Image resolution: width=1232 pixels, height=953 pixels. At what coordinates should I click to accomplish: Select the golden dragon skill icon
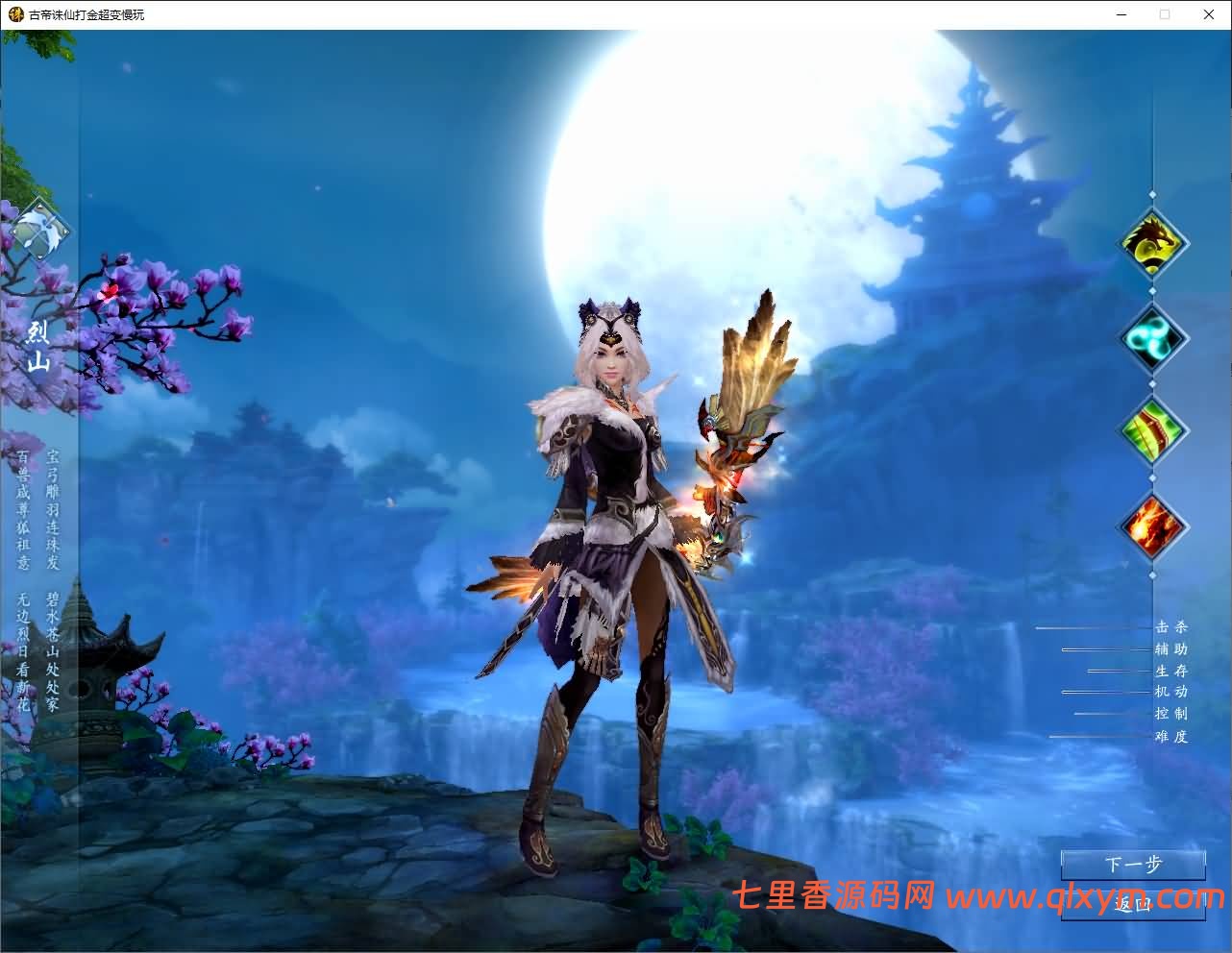tap(1153, 242)
